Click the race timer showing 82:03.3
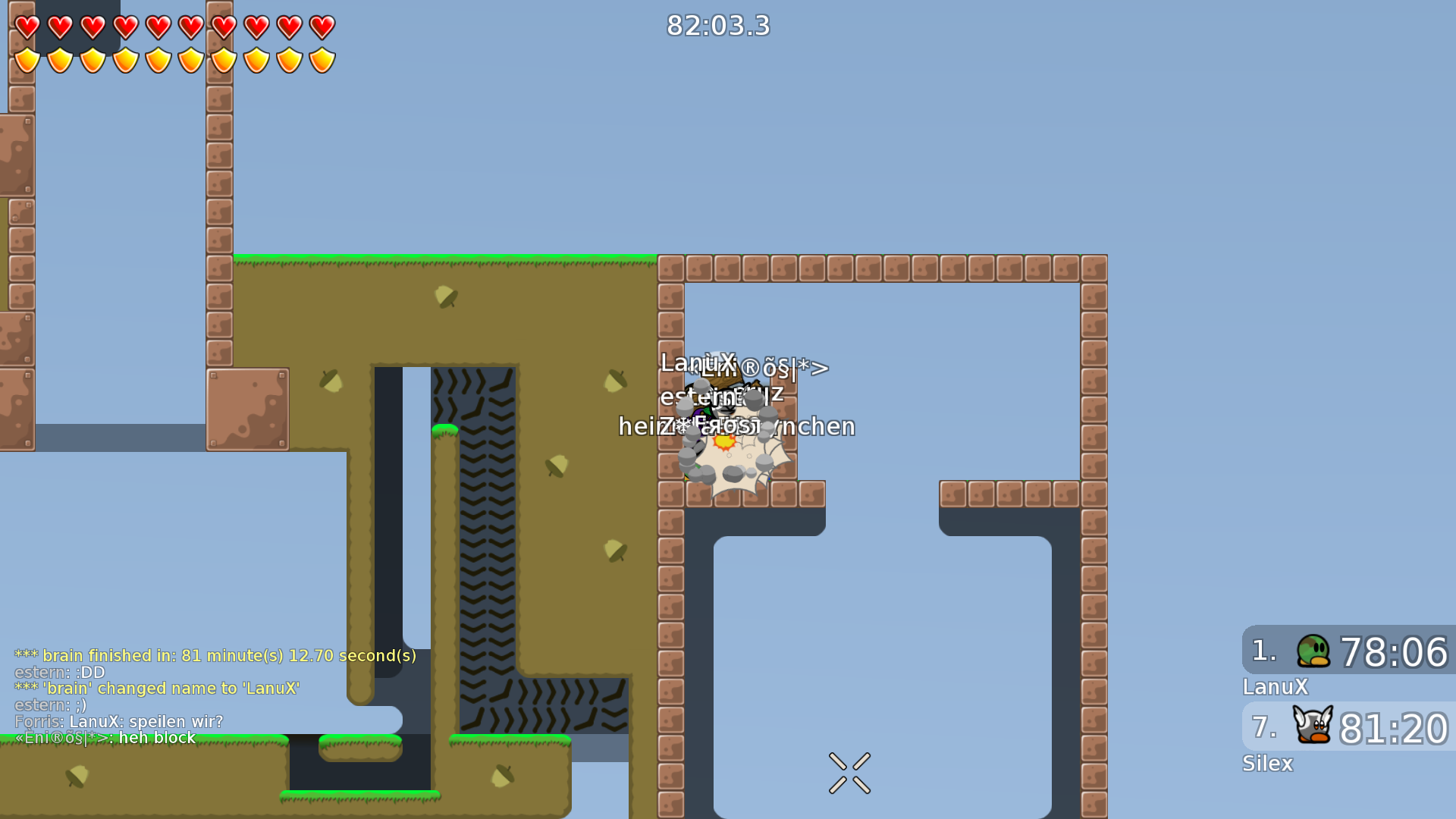This screenshot has width=1456, height=819. pyautogui.click(x=717, y=26)
